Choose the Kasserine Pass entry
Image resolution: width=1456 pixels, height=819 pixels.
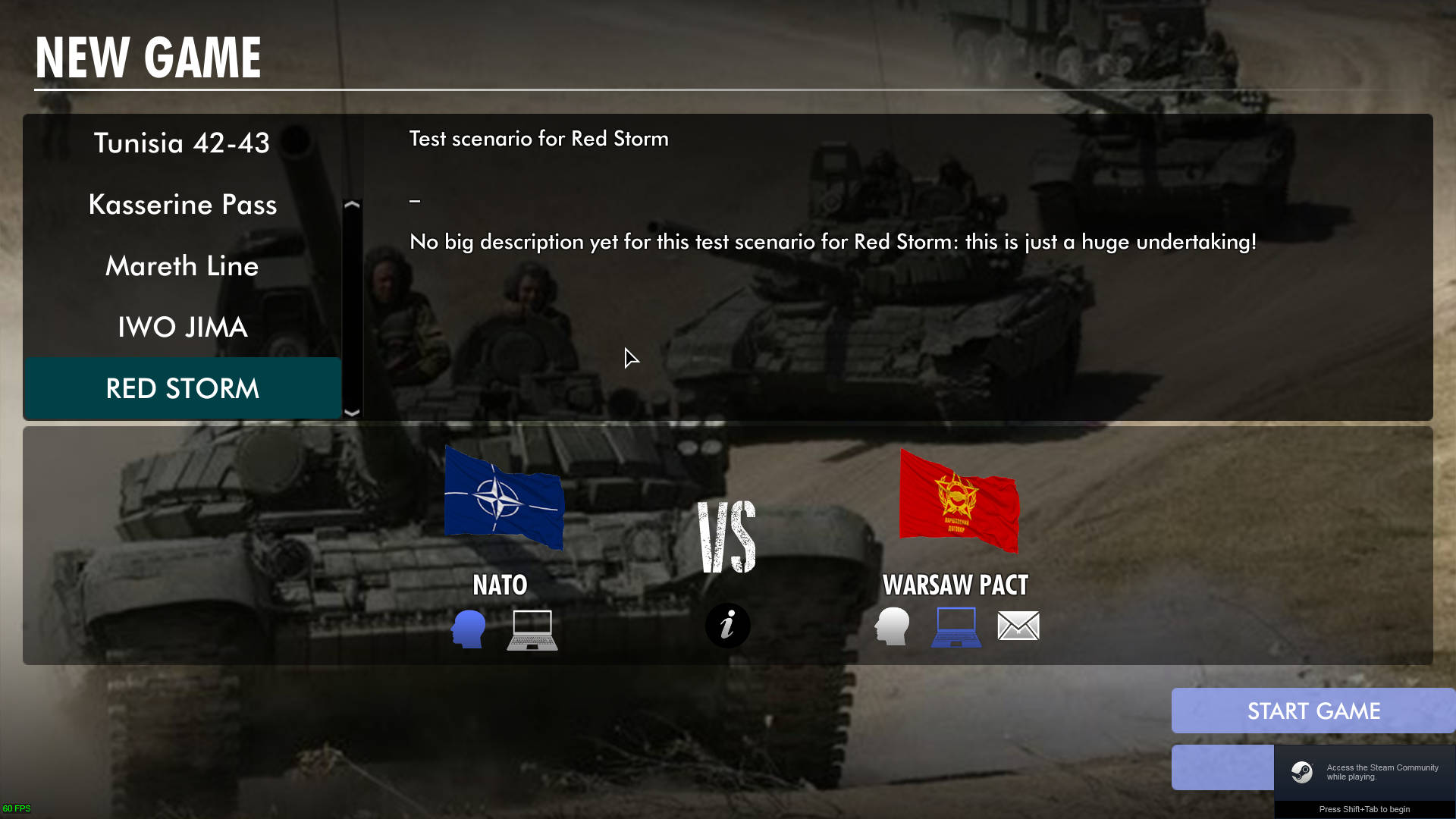click(x=182, y=205)
